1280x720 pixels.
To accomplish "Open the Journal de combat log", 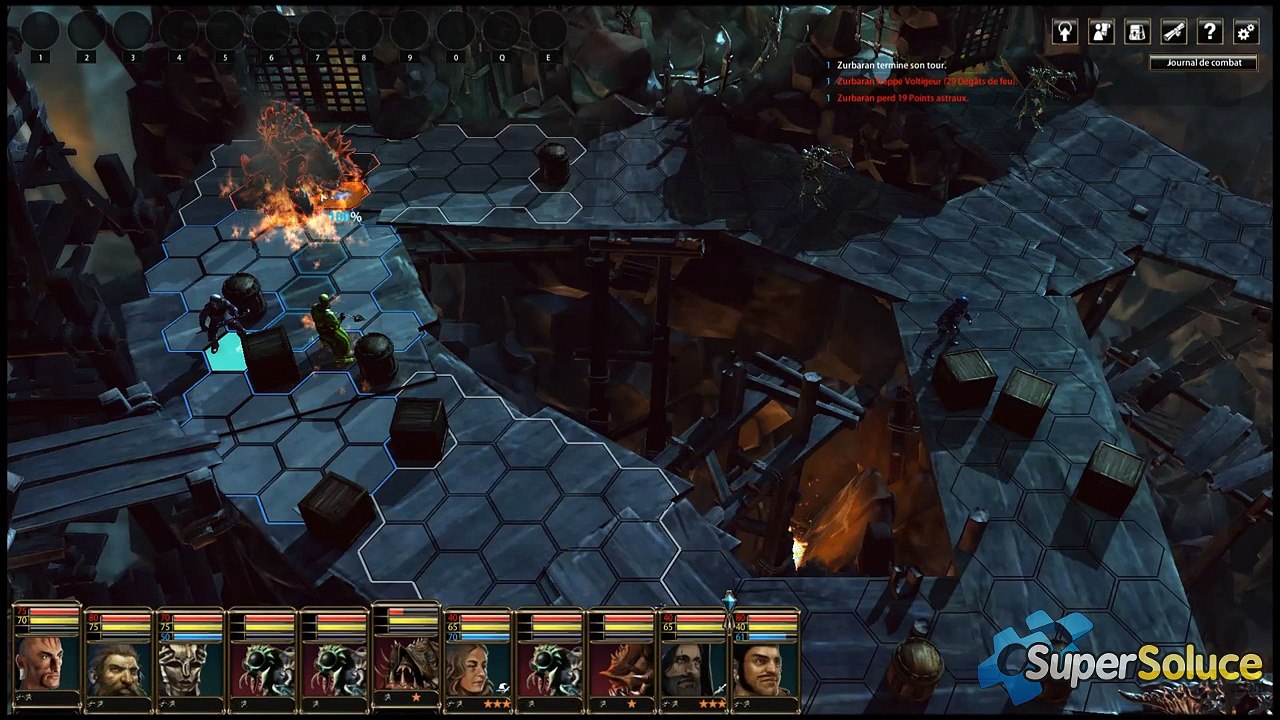I will tap(1204, 63).
